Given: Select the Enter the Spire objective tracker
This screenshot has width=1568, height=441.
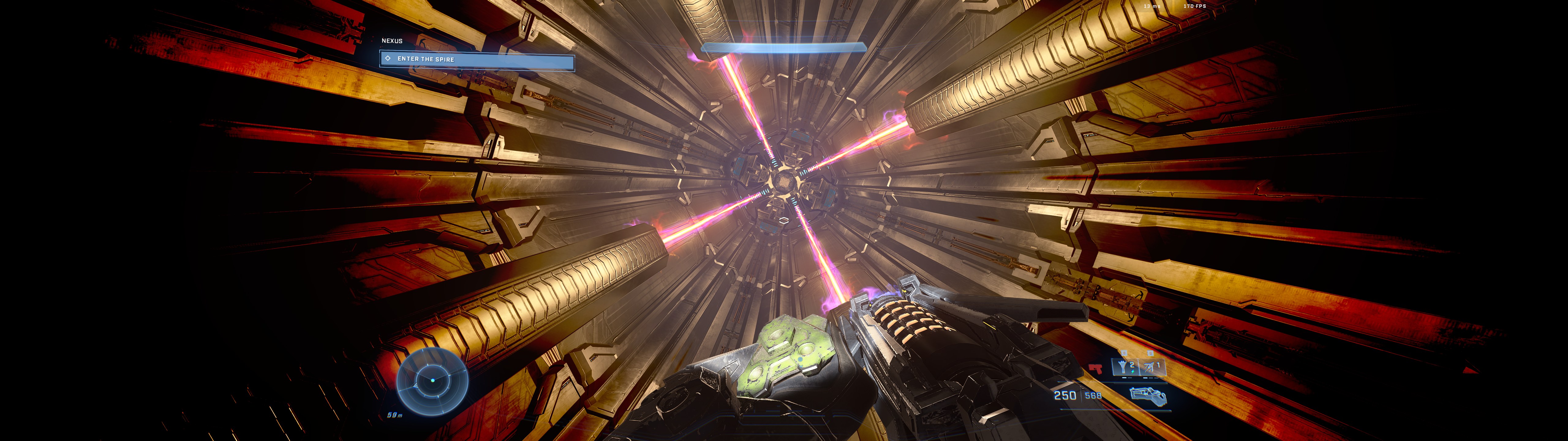Looking at the screenshot, I should point(477,60).
